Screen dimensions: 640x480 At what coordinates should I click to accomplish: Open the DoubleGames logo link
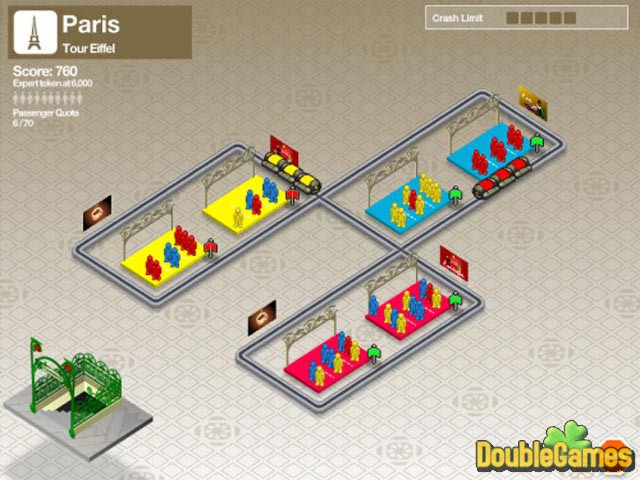554,453
